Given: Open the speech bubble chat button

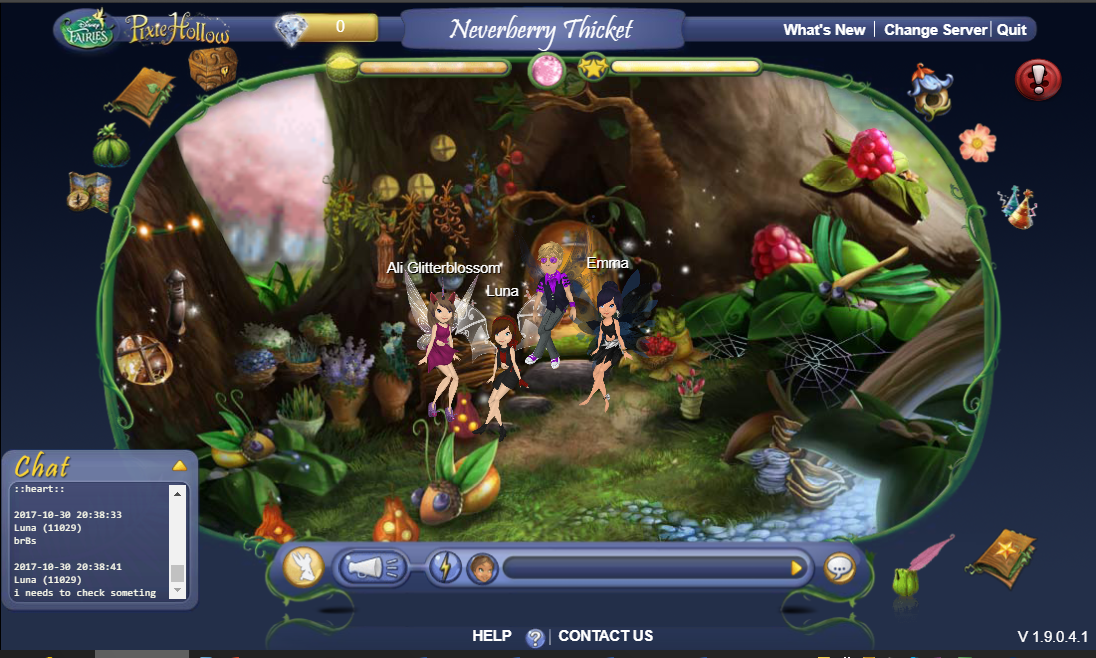Looking at the screenshot, I should [x=839, y=568].
